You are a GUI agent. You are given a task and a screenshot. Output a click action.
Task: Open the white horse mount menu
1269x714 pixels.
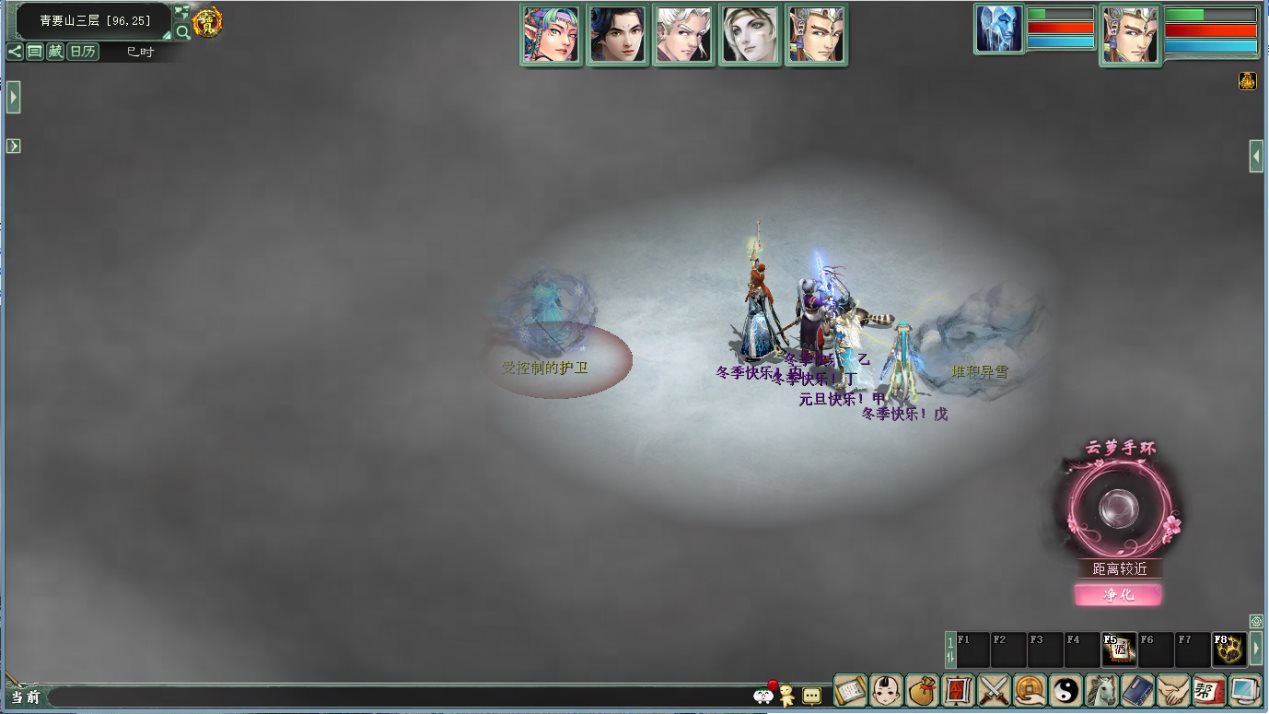point(1101,690)
